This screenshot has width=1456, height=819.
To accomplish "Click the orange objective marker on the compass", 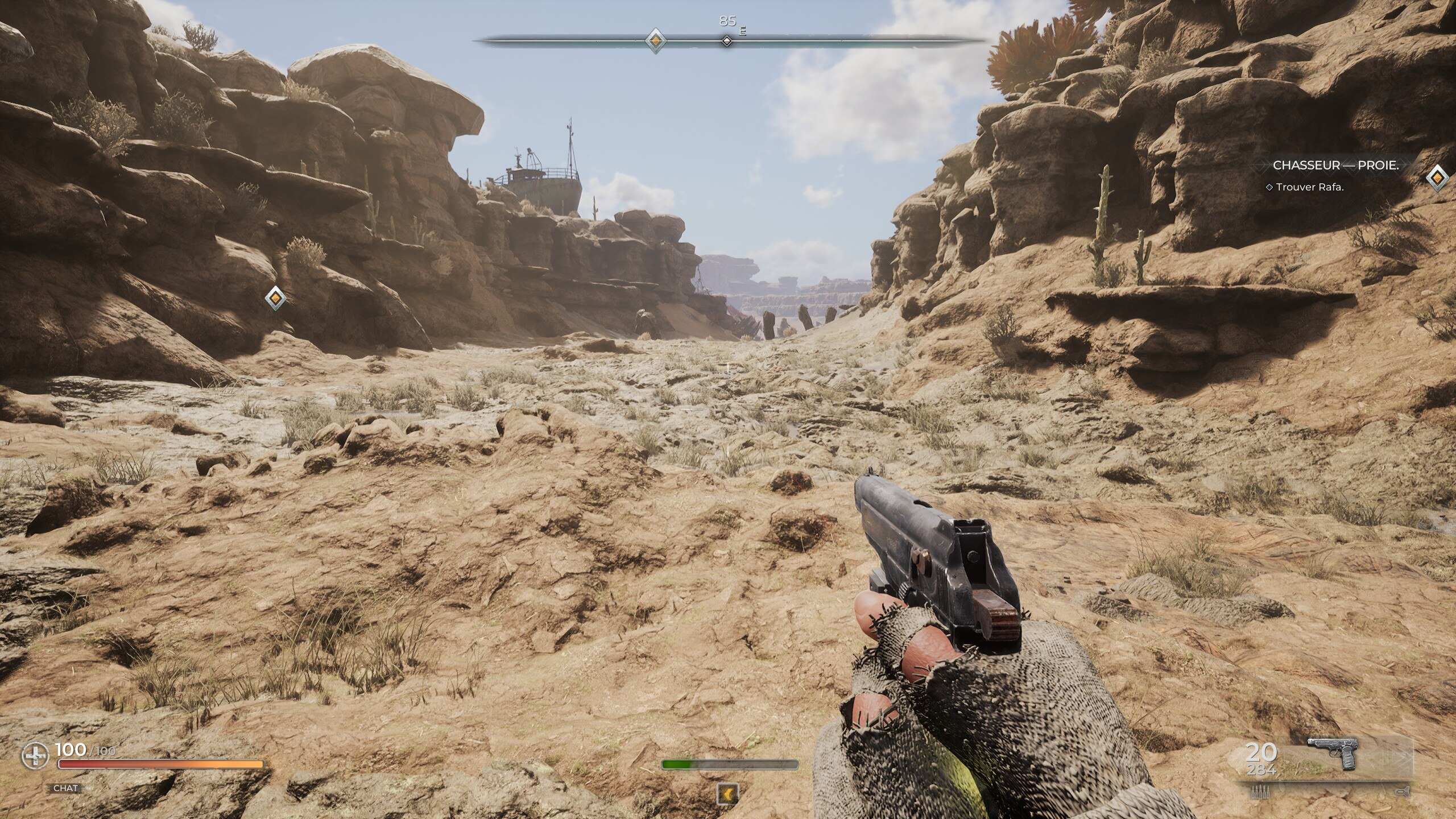I will 655,40.
